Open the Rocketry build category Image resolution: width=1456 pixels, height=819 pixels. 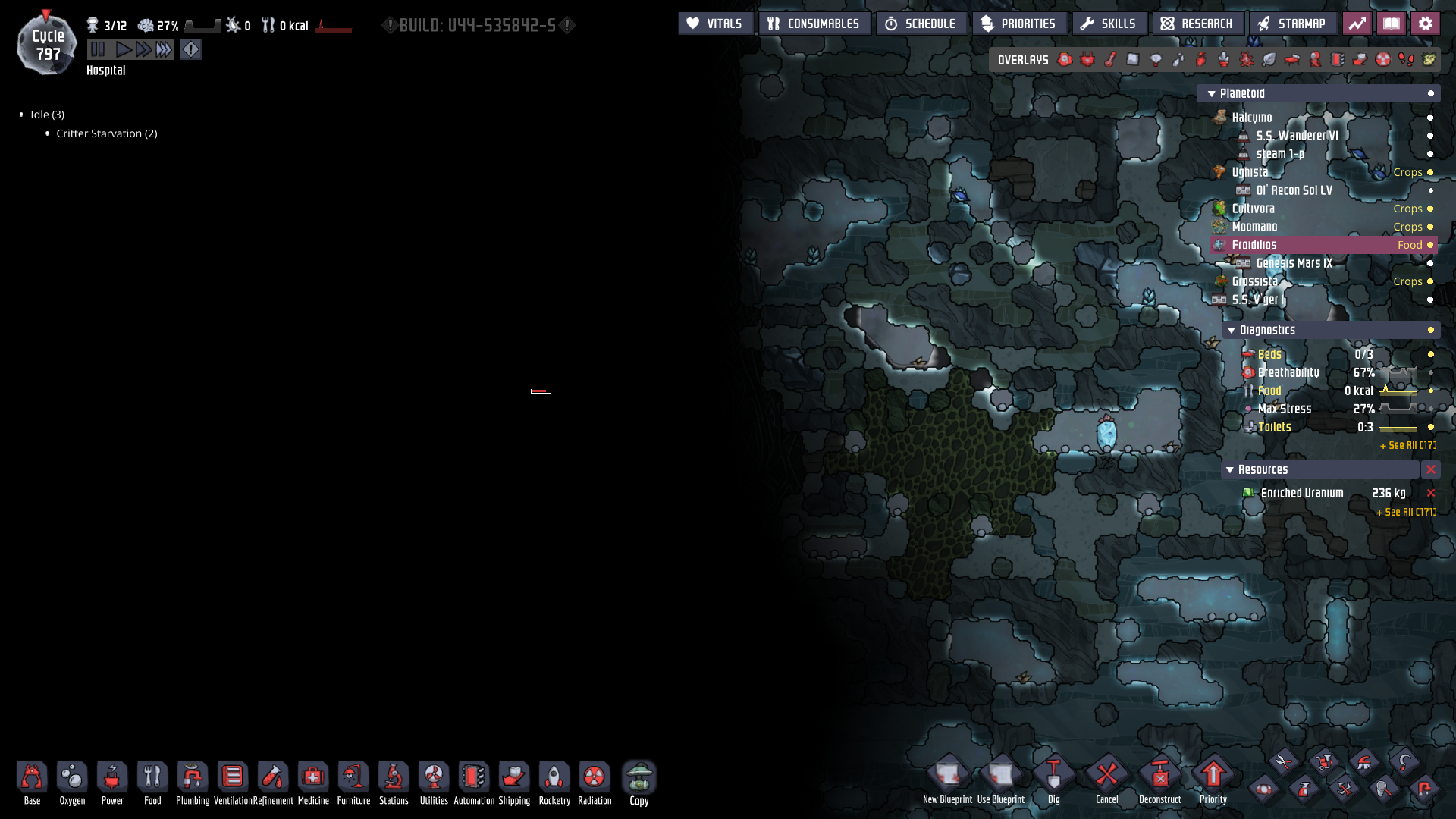554,776
